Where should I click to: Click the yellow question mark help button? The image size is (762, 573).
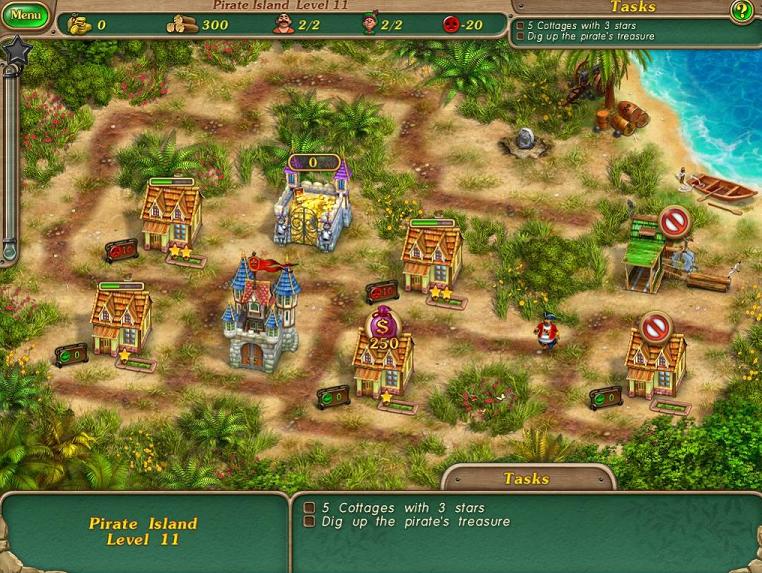pyautogui.click(x=741, y=12)
